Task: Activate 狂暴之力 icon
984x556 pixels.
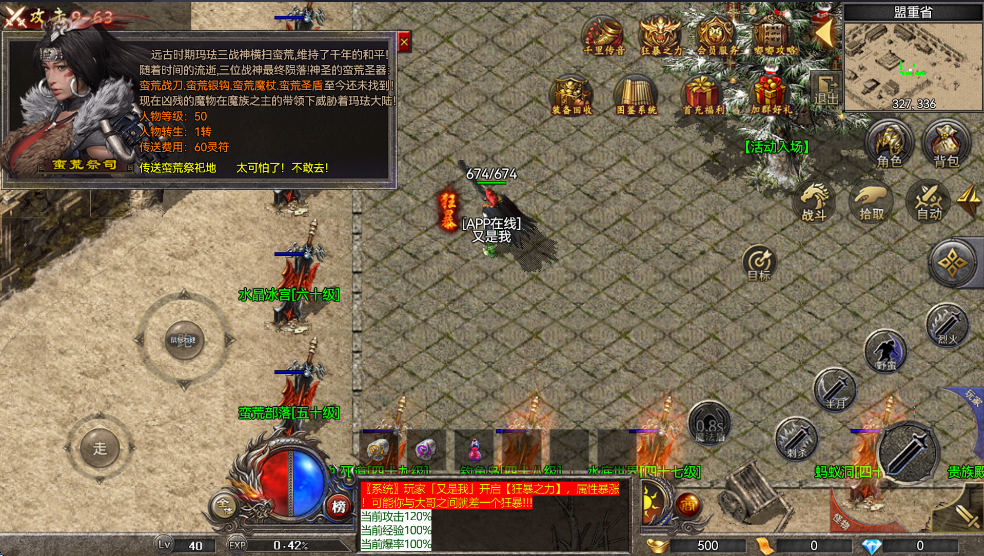Action: pos(660,35)
